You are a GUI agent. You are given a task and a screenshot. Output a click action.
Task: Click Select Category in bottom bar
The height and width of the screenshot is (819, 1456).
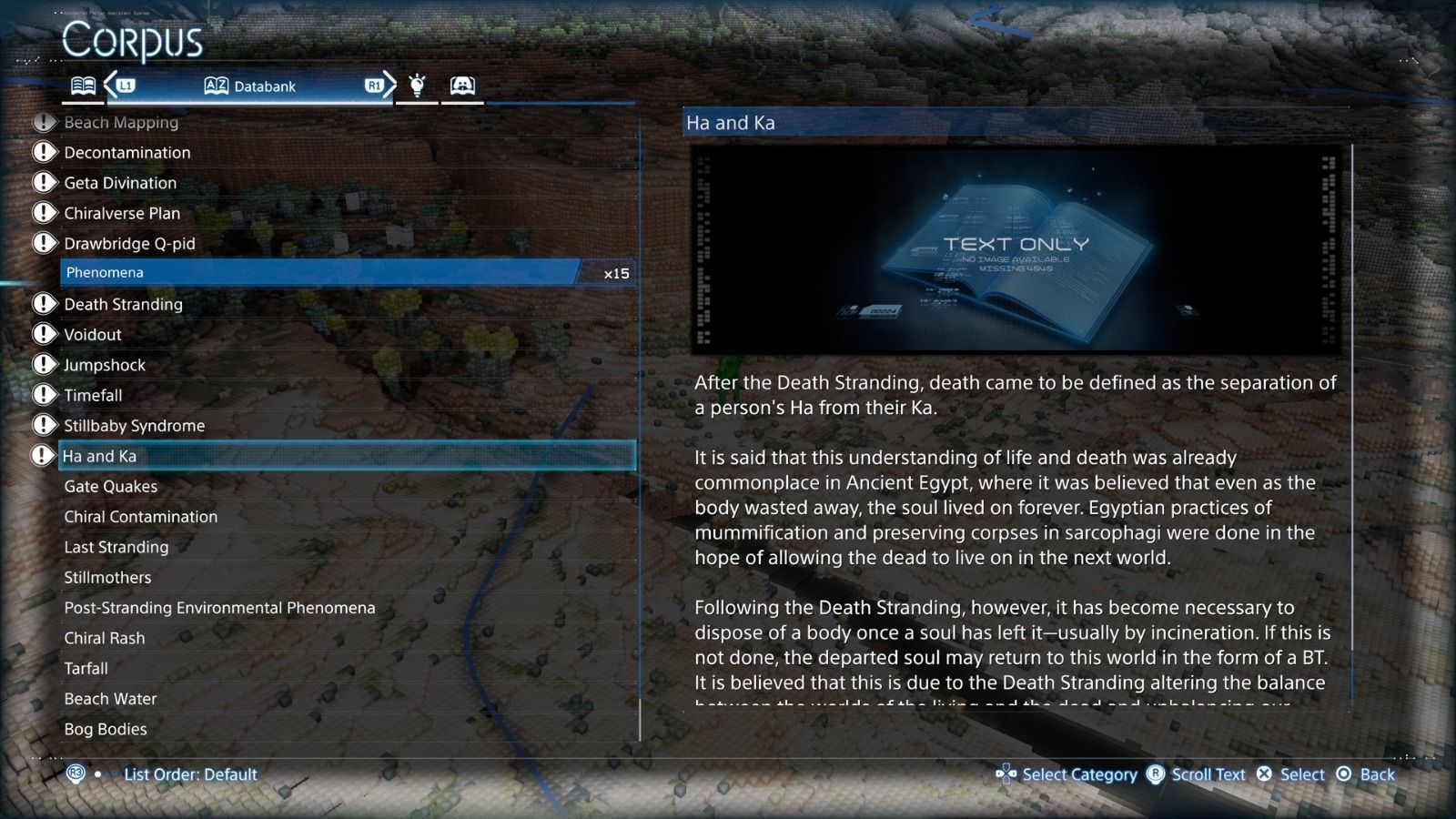tap(1079, 774)
